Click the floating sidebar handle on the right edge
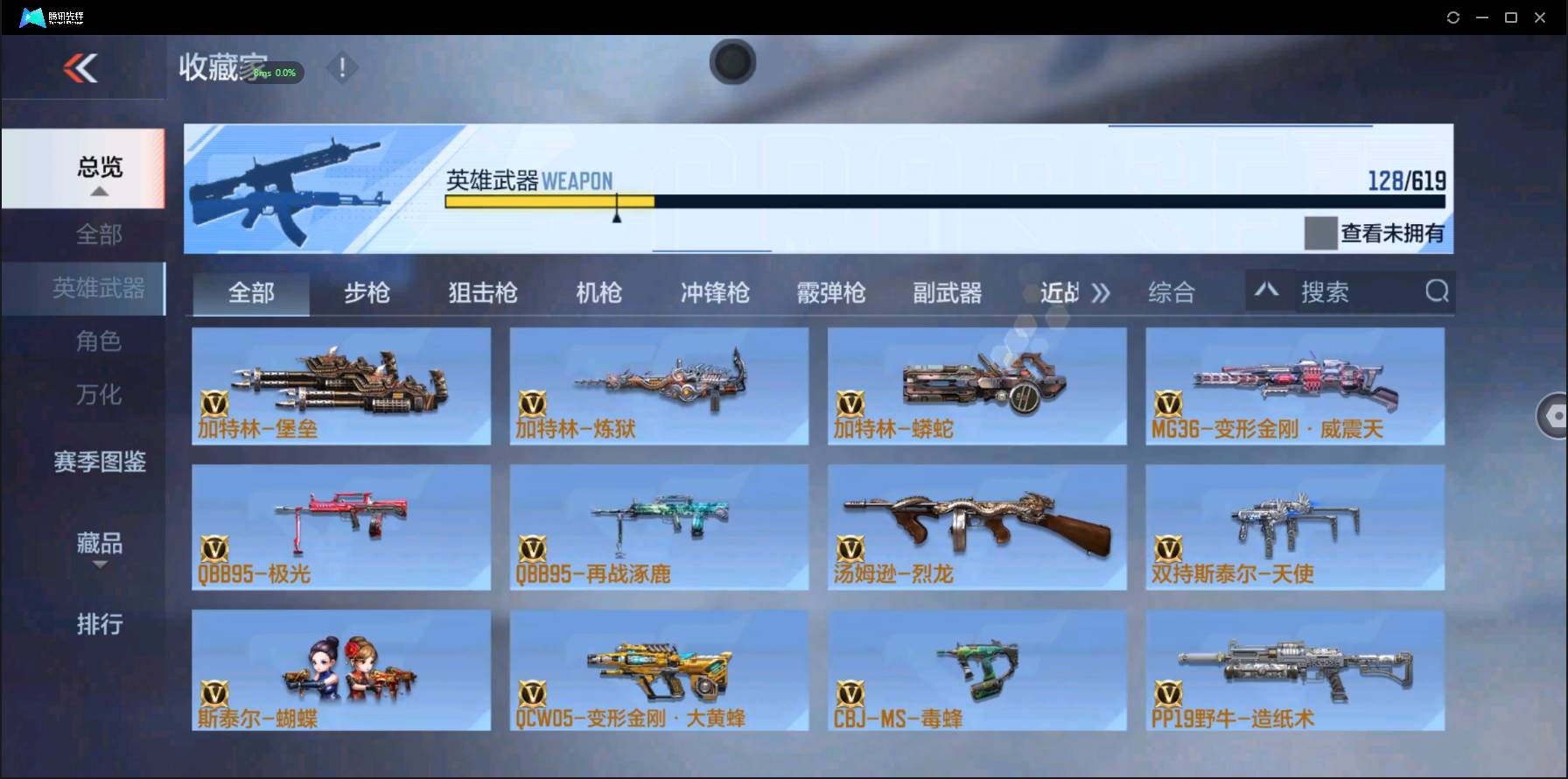The width and height of the screenshot is (1568, 779). coord(1553,414)
